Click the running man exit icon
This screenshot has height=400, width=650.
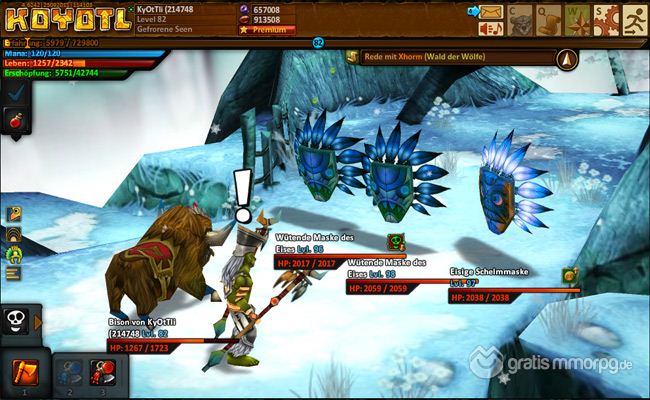coord(634,19)
